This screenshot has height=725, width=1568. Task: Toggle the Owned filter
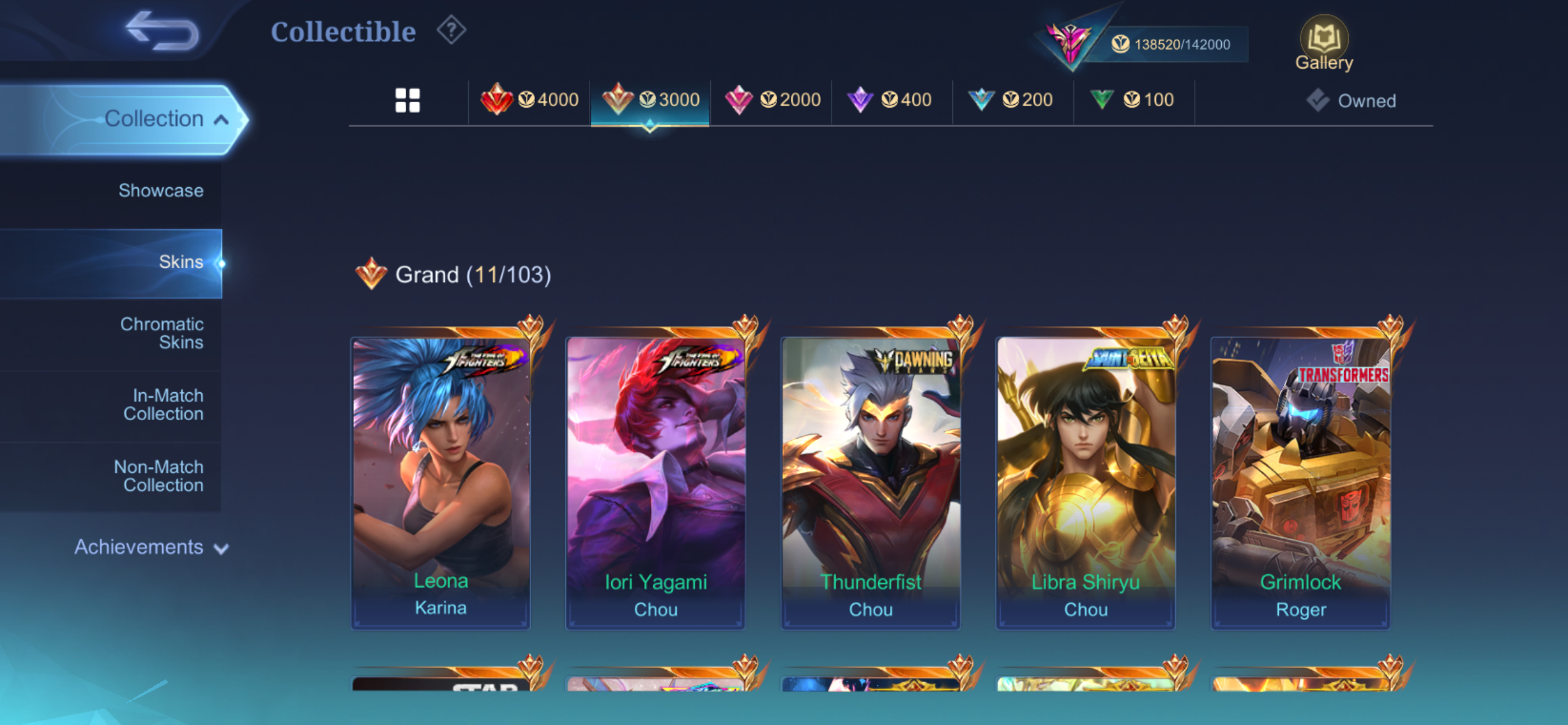click(x=1352, y=100)
